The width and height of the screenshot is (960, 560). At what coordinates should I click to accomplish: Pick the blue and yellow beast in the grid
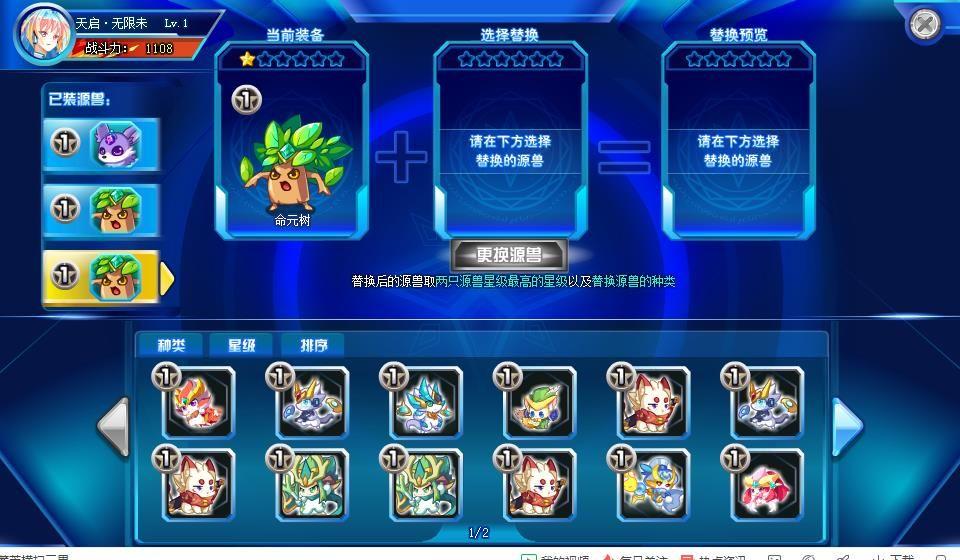pos(655,485)
